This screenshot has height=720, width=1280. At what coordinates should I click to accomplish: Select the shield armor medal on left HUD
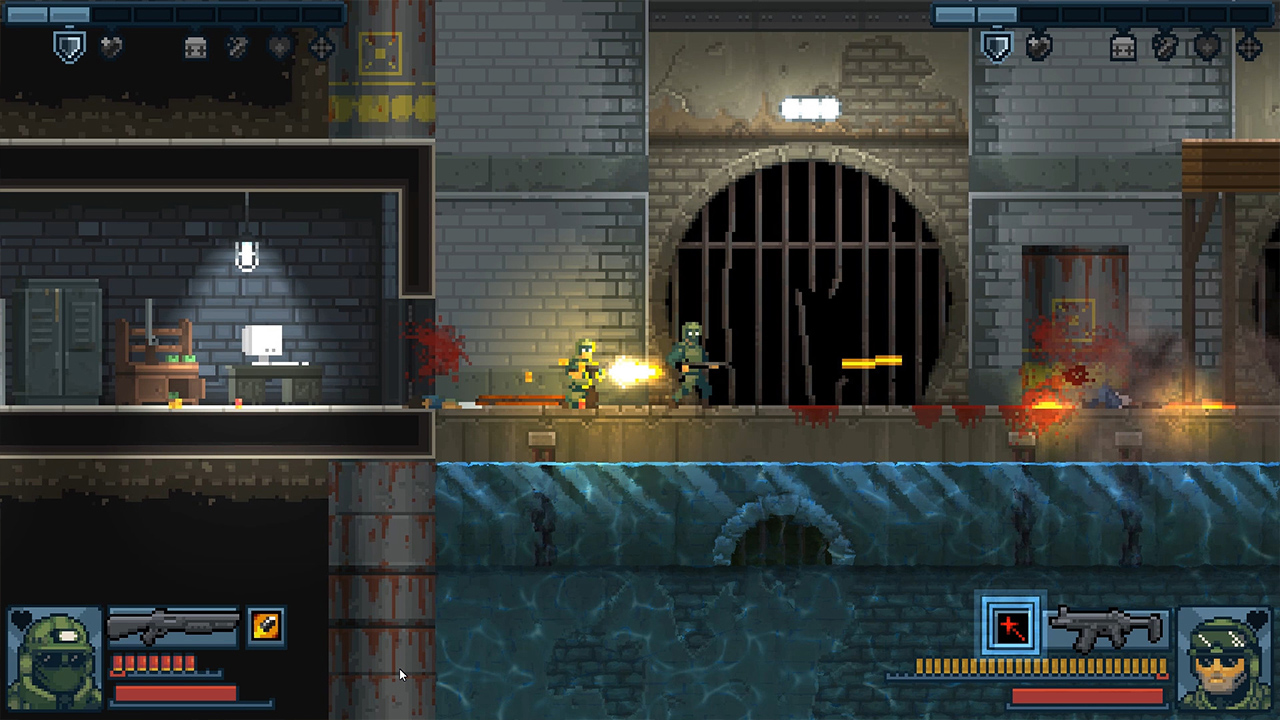(68, 47)
